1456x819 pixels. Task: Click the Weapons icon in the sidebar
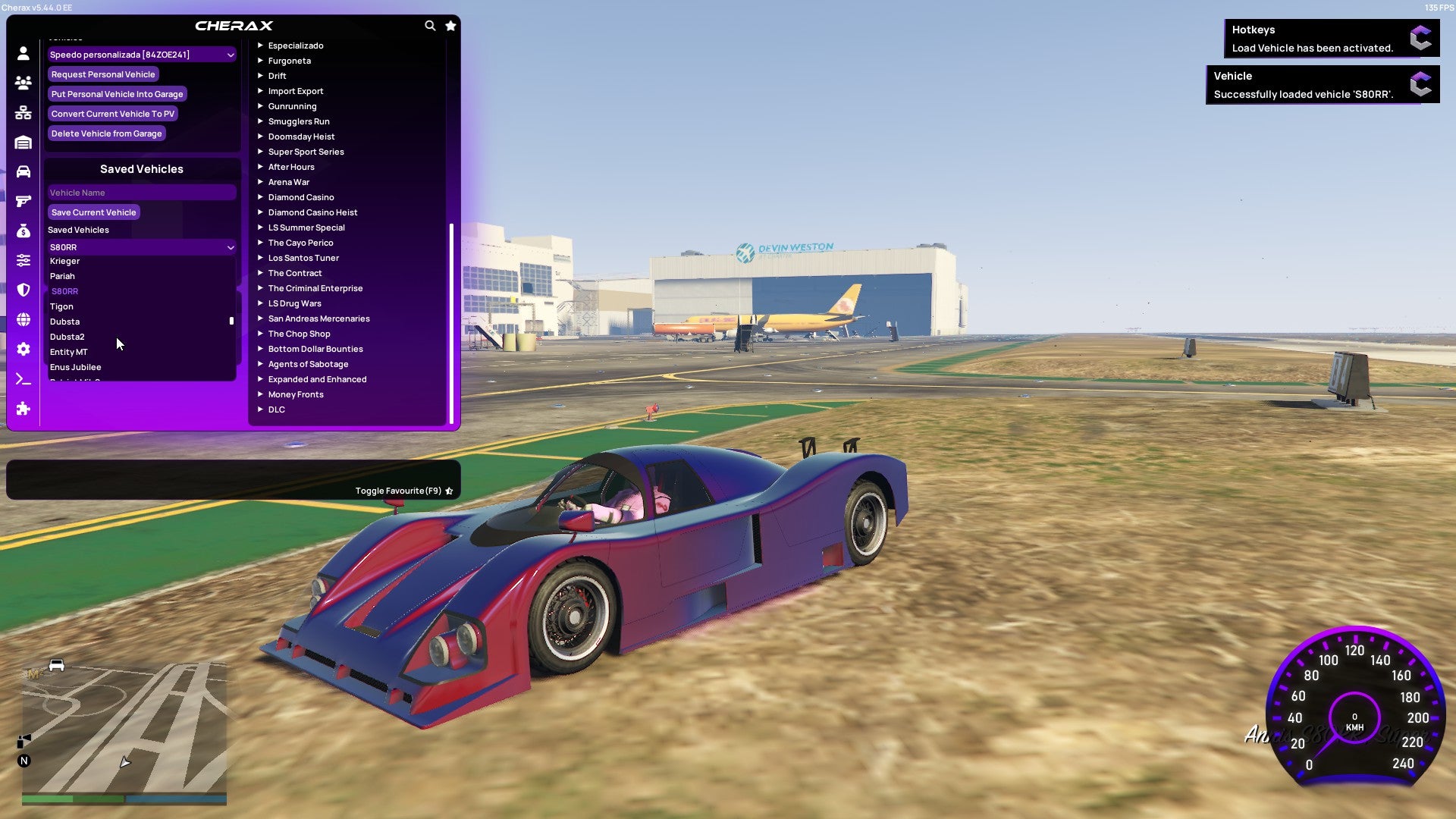[x=23, y=200]
